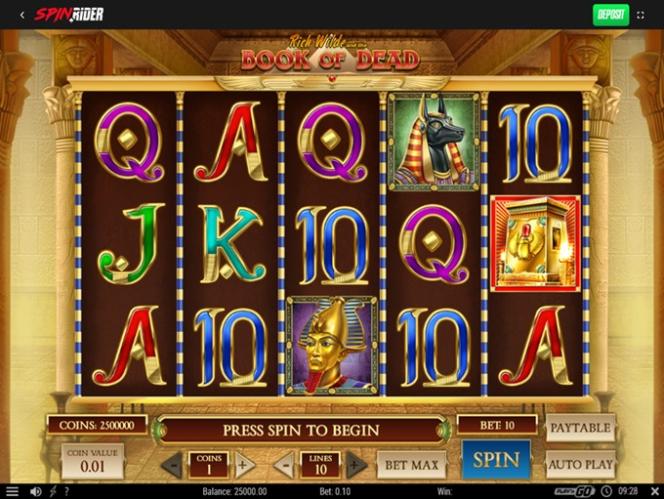
Task: Activate Auto Play
Action: (x=580, y=465)
